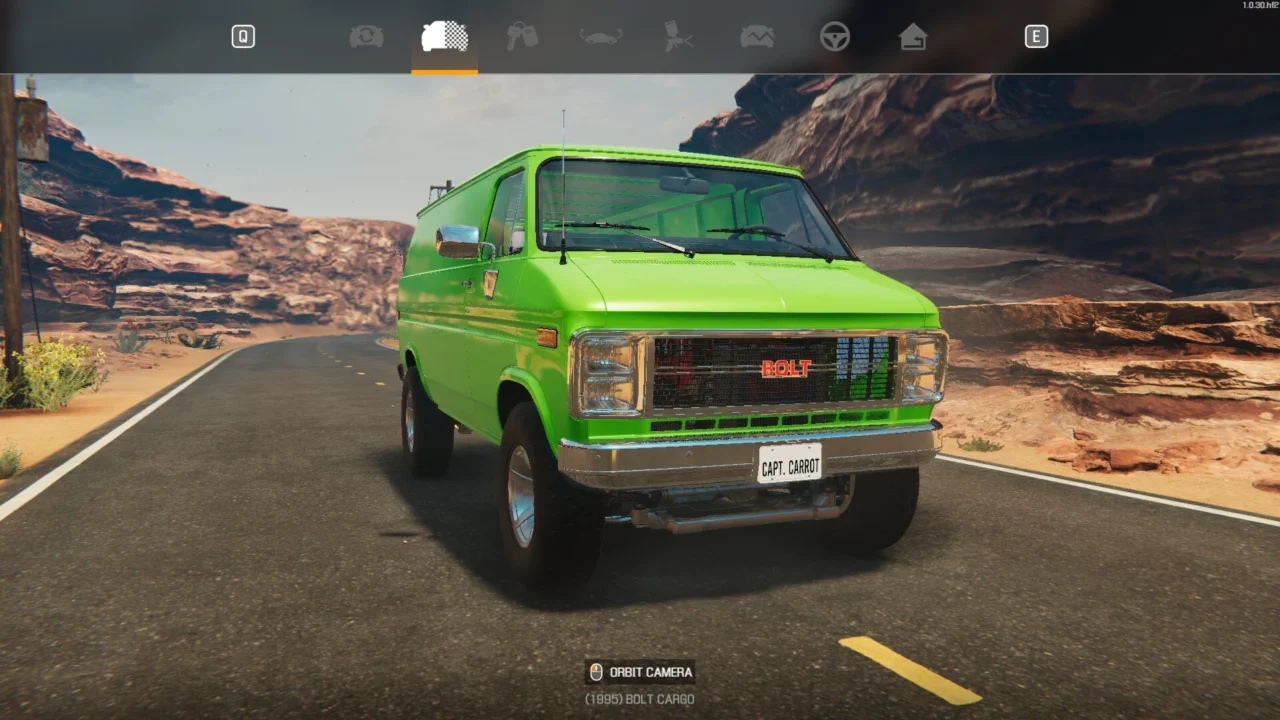Open the car performance graph tab
Image resolution: width=1280 pixels, height=720 pixels.
coord(757,37)
